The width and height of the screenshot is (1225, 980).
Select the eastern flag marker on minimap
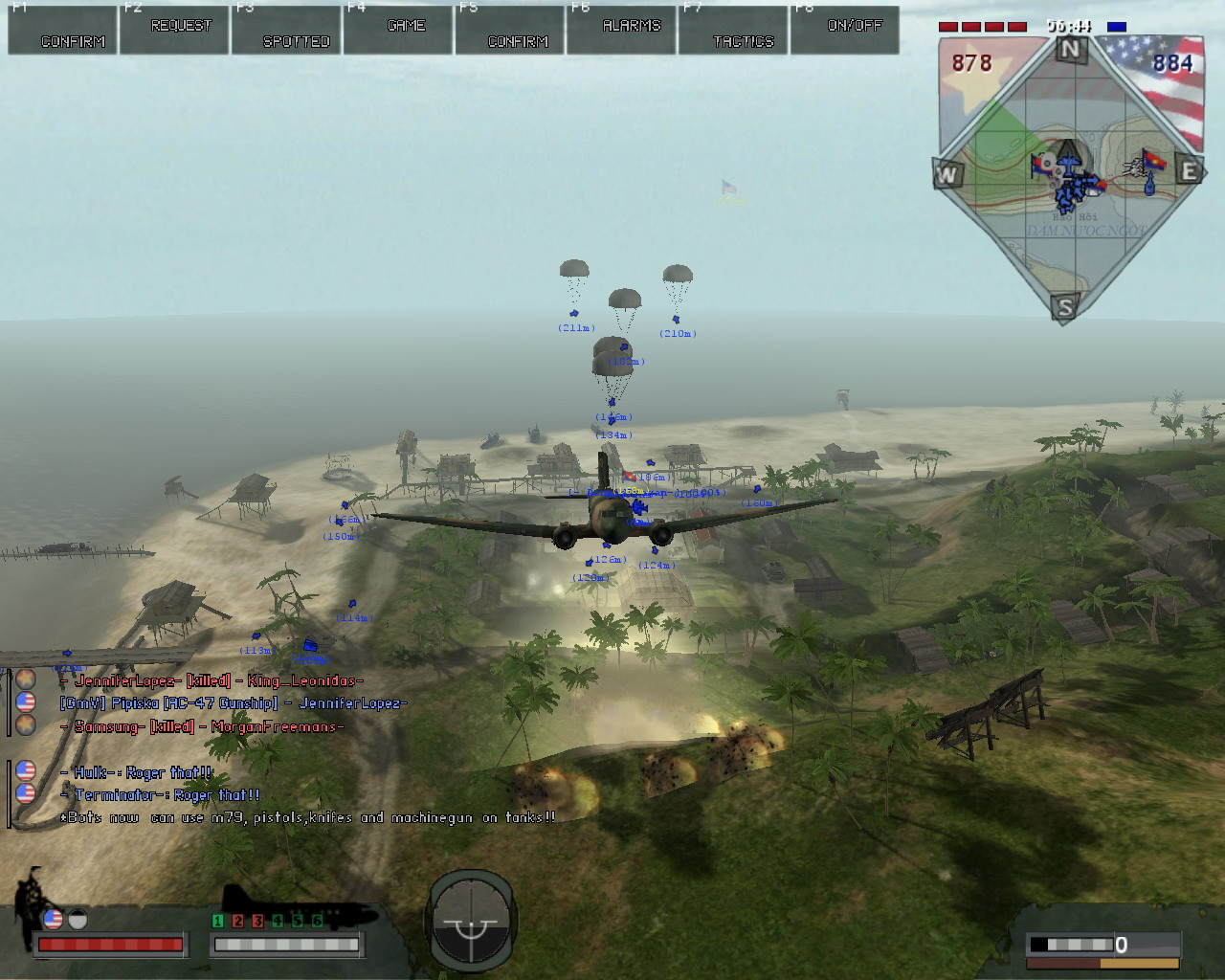[x=1153, y=161]
